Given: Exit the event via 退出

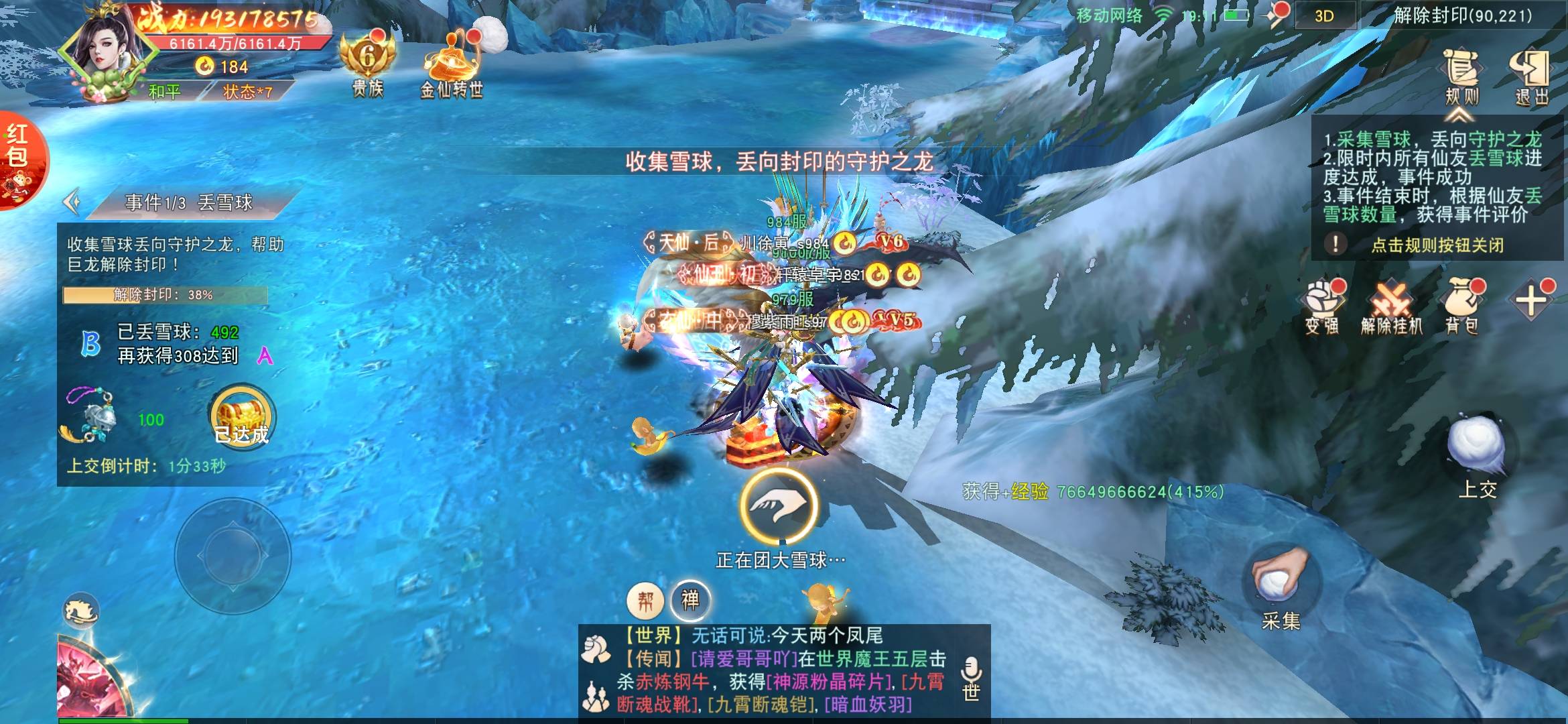Looking at the screenshot, I should point(1531,77).
